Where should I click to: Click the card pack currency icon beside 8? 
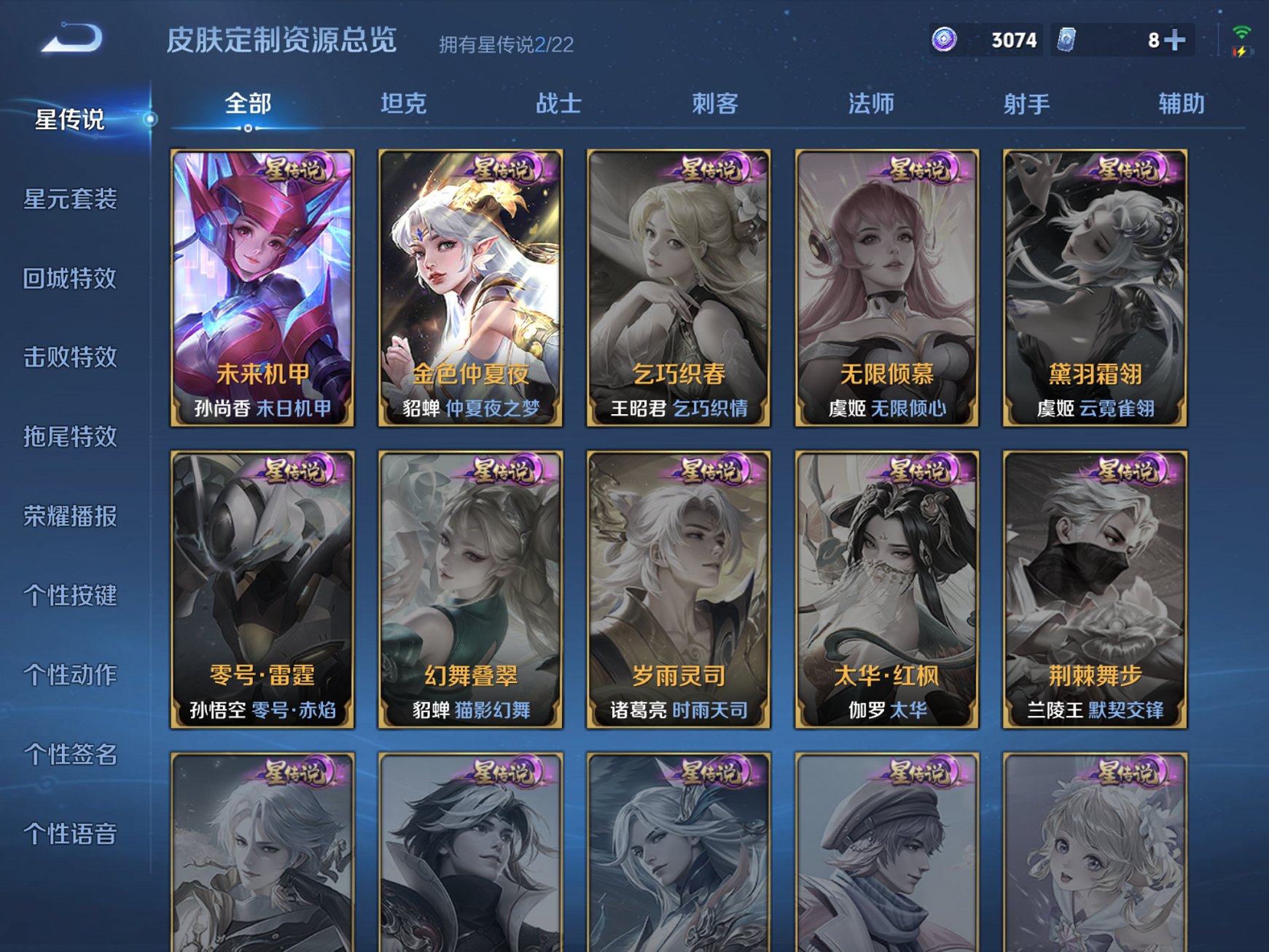1066,41
